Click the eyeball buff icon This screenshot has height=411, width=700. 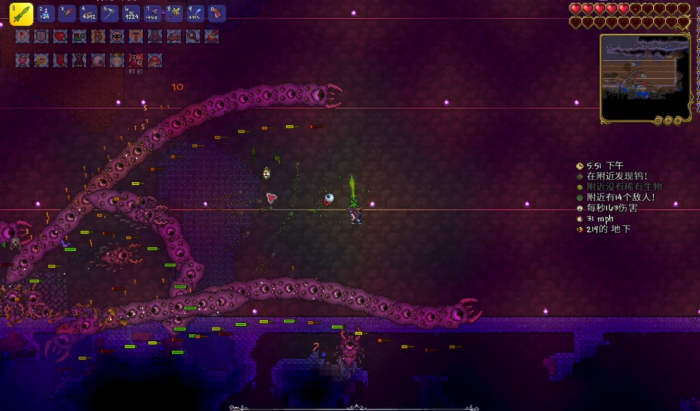97,60
